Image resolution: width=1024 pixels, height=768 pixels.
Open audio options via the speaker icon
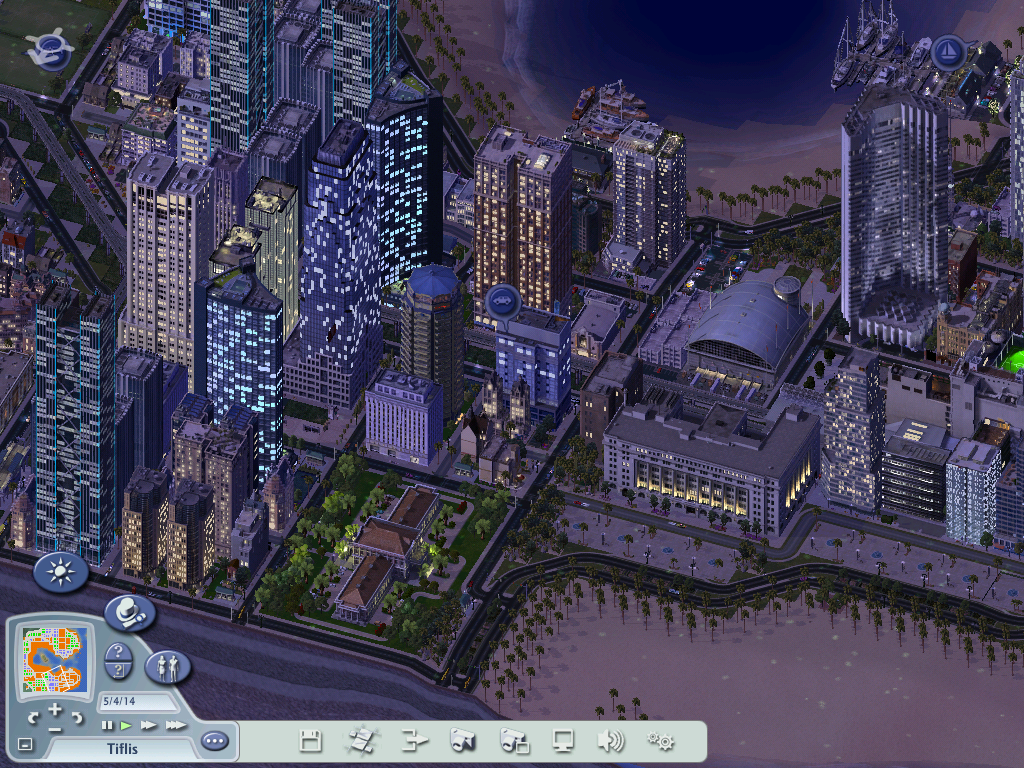[x=610, y=741]
